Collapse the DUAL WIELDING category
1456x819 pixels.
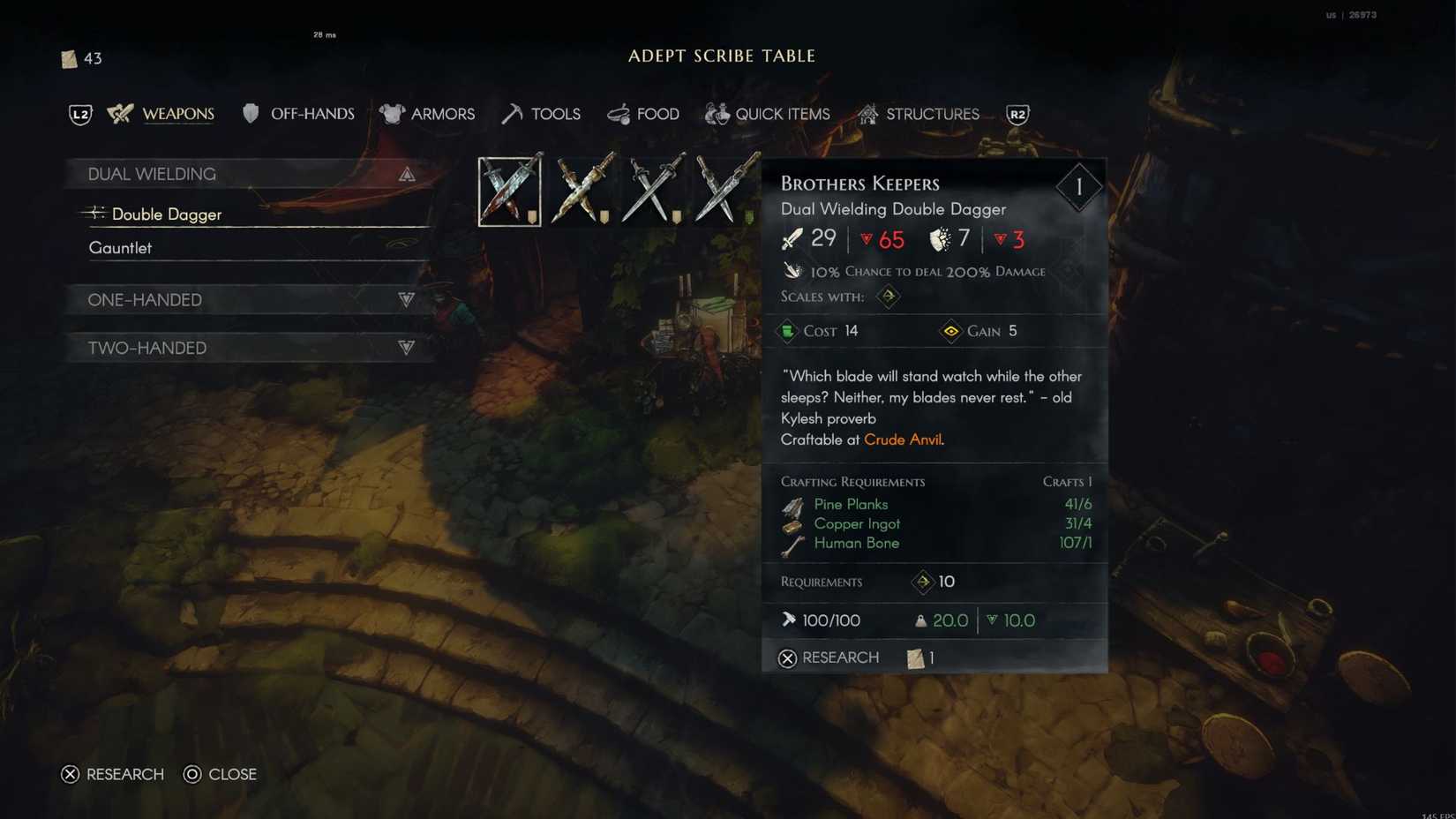pos(406,174)
